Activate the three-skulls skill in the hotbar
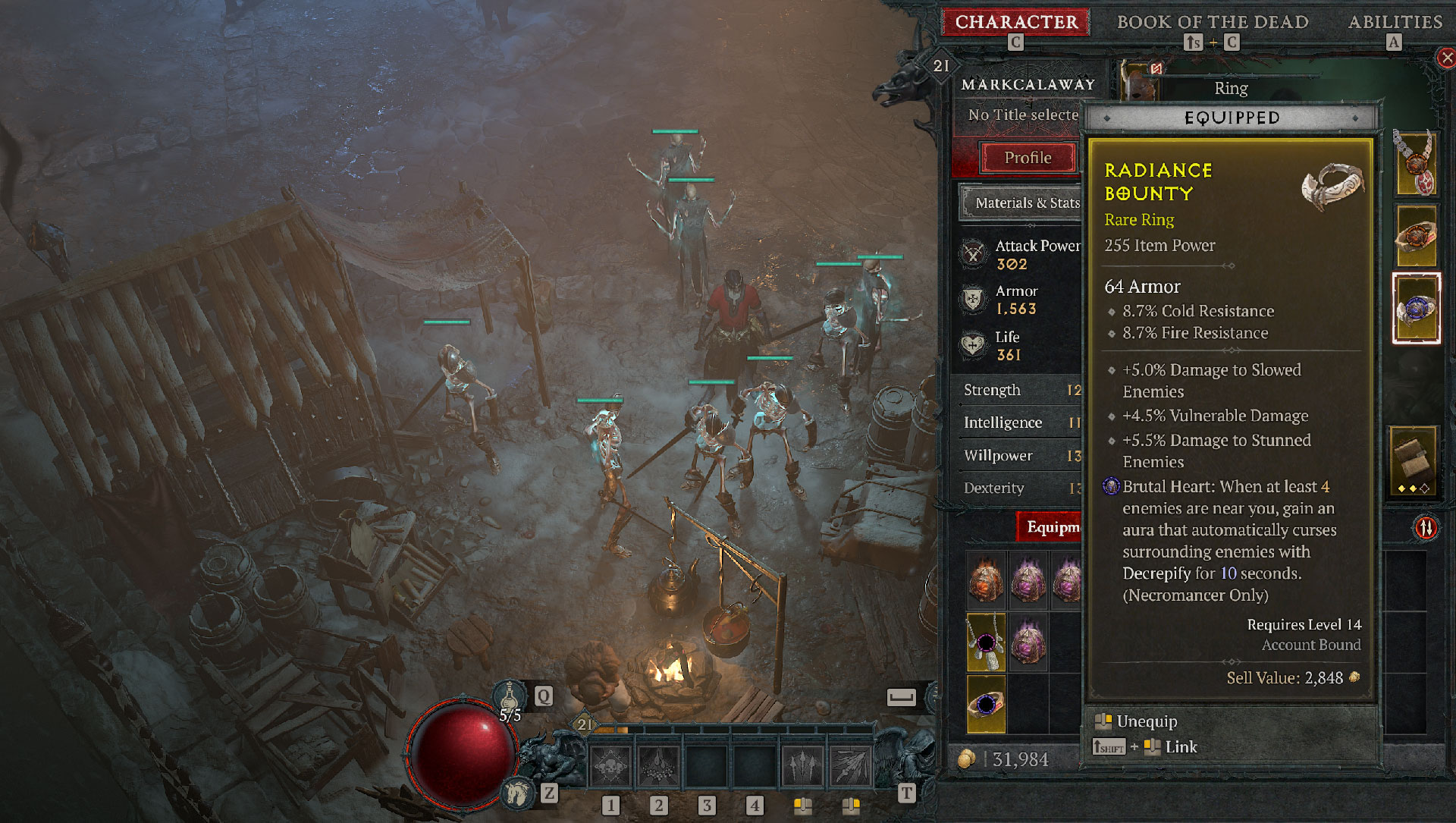The width and height of the screenshot is (1456, 823). [x=610, y=766]
